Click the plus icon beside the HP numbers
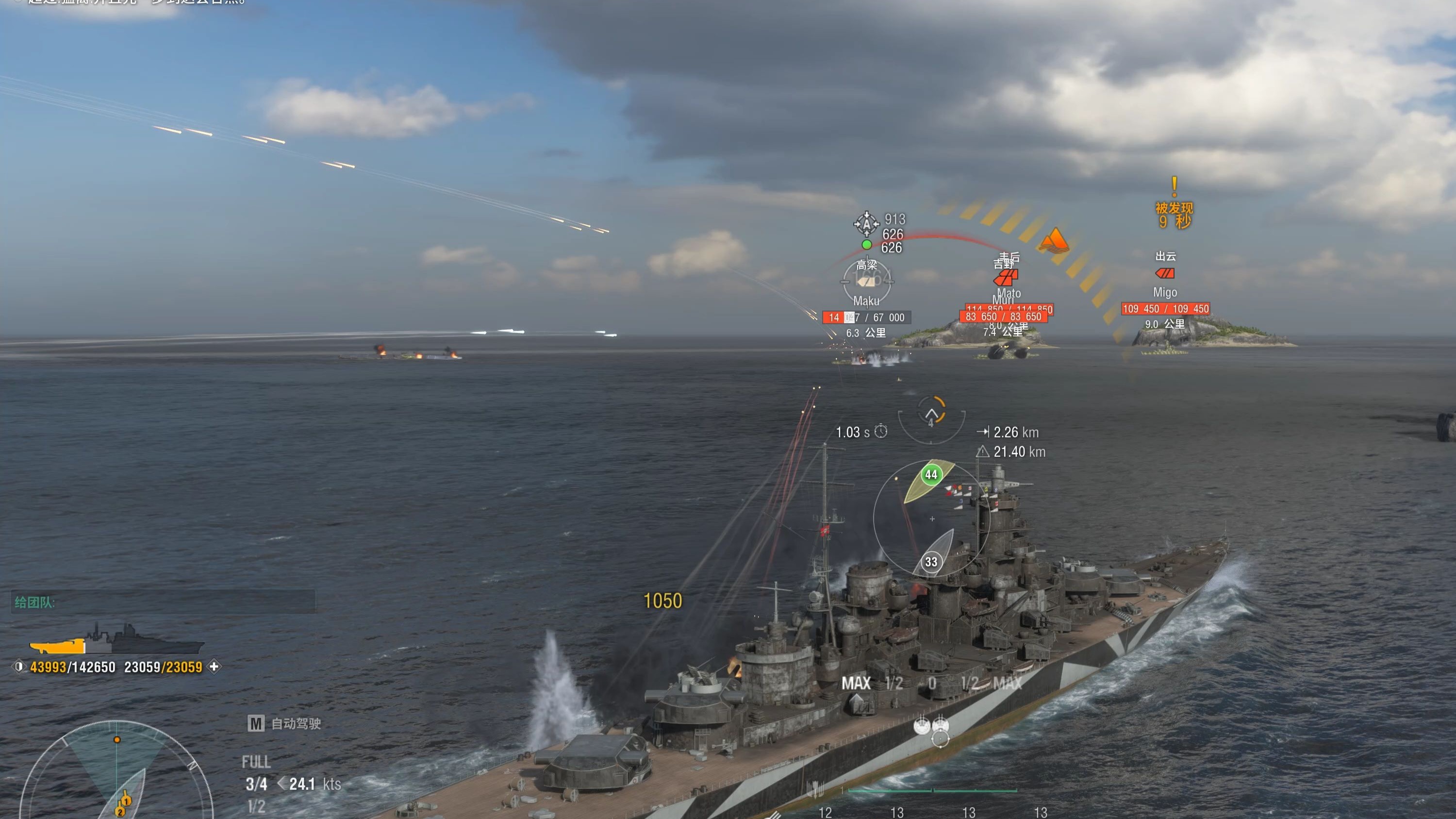The height and width of the screenshot is (819, 1456). click(214, 667)
